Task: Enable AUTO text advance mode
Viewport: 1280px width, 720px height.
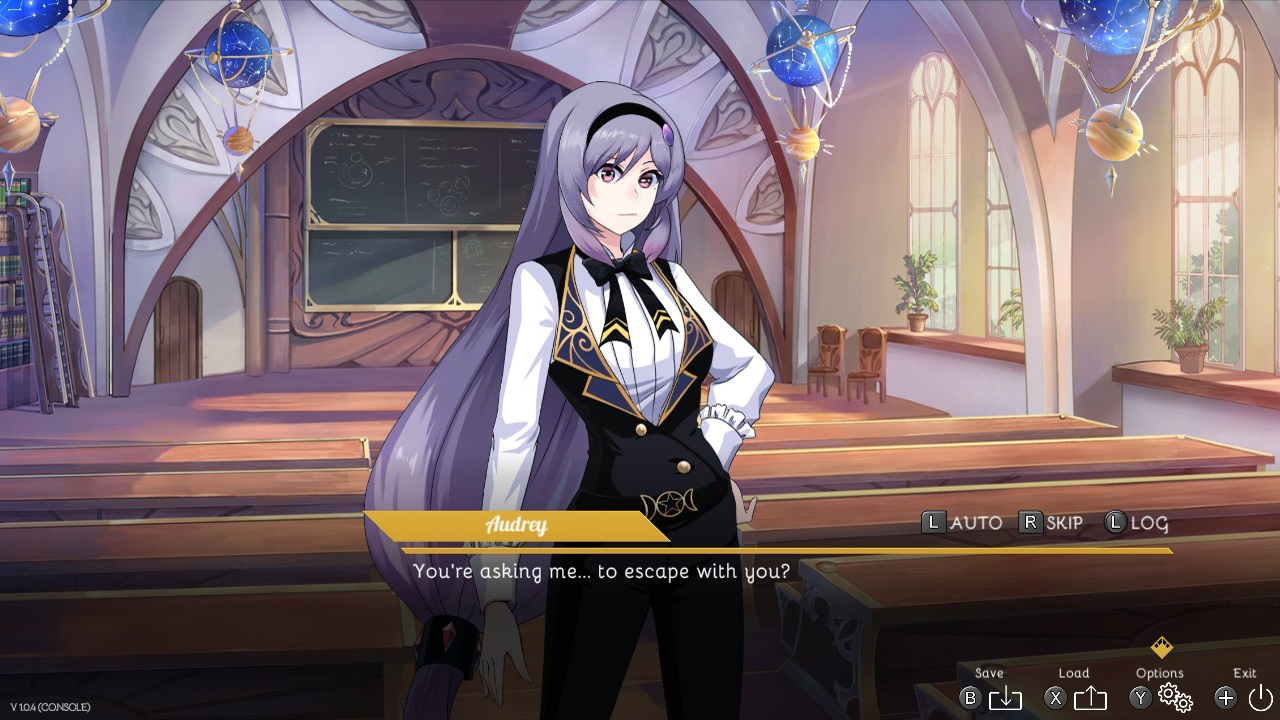Action: (x=976, y=523)
